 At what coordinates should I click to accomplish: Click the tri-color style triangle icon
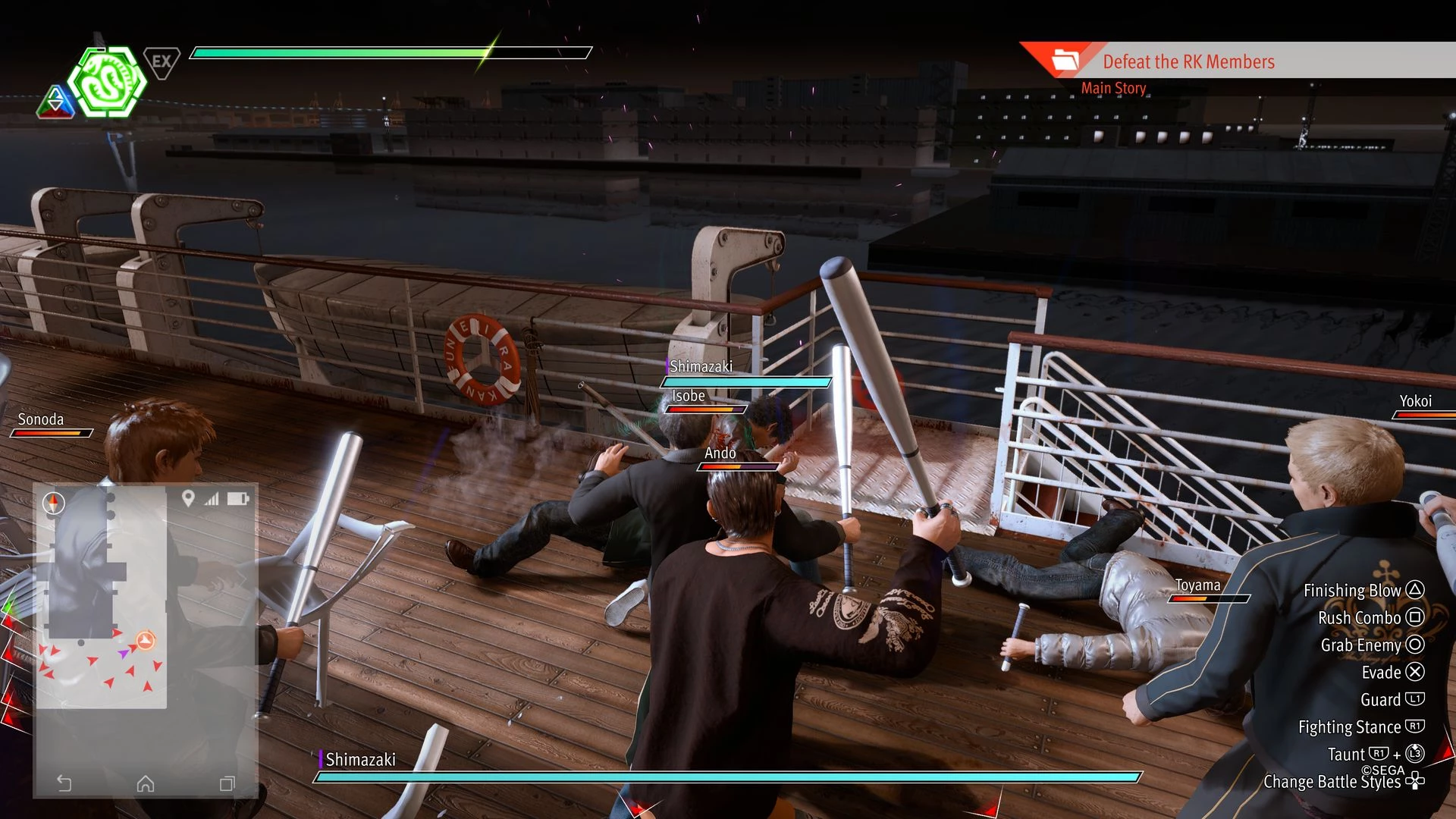click(55, 102)
